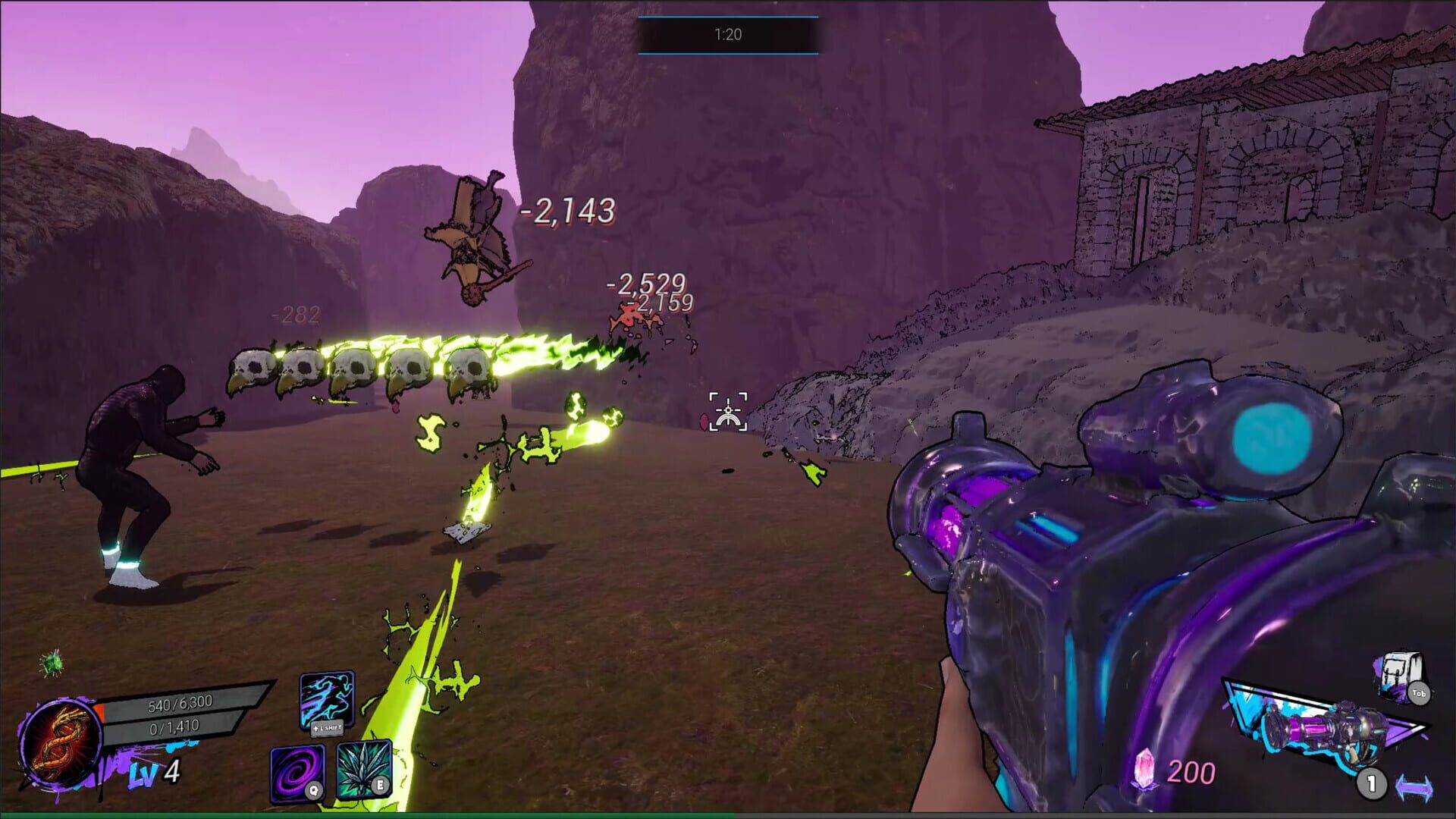Image resolution: width=1456 pixels, height=819 pixels.
Task: Swap weapons with the double-arrow icon
Action: click(x=1414, y=787)
